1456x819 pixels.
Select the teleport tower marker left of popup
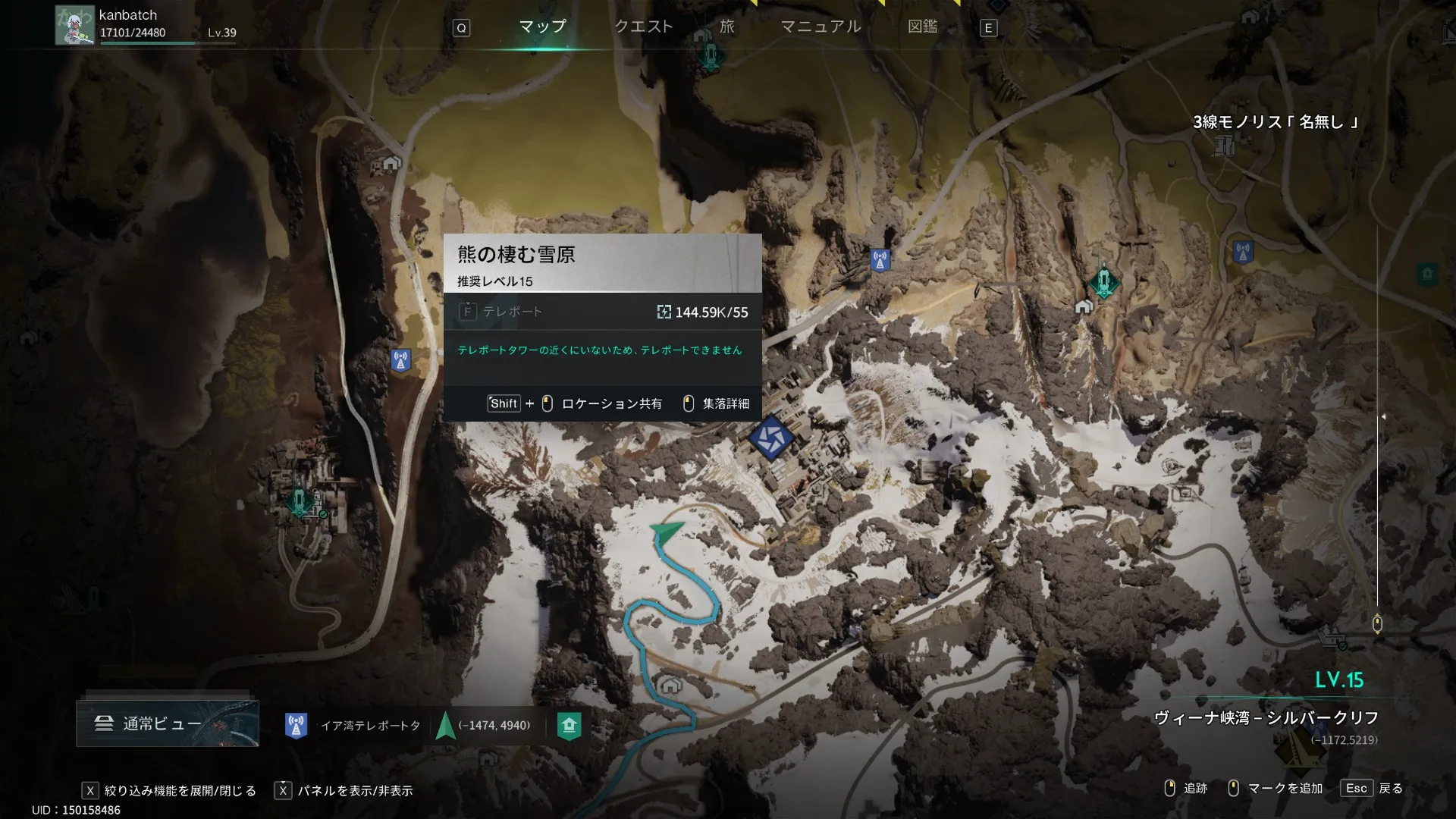point(400,360)
